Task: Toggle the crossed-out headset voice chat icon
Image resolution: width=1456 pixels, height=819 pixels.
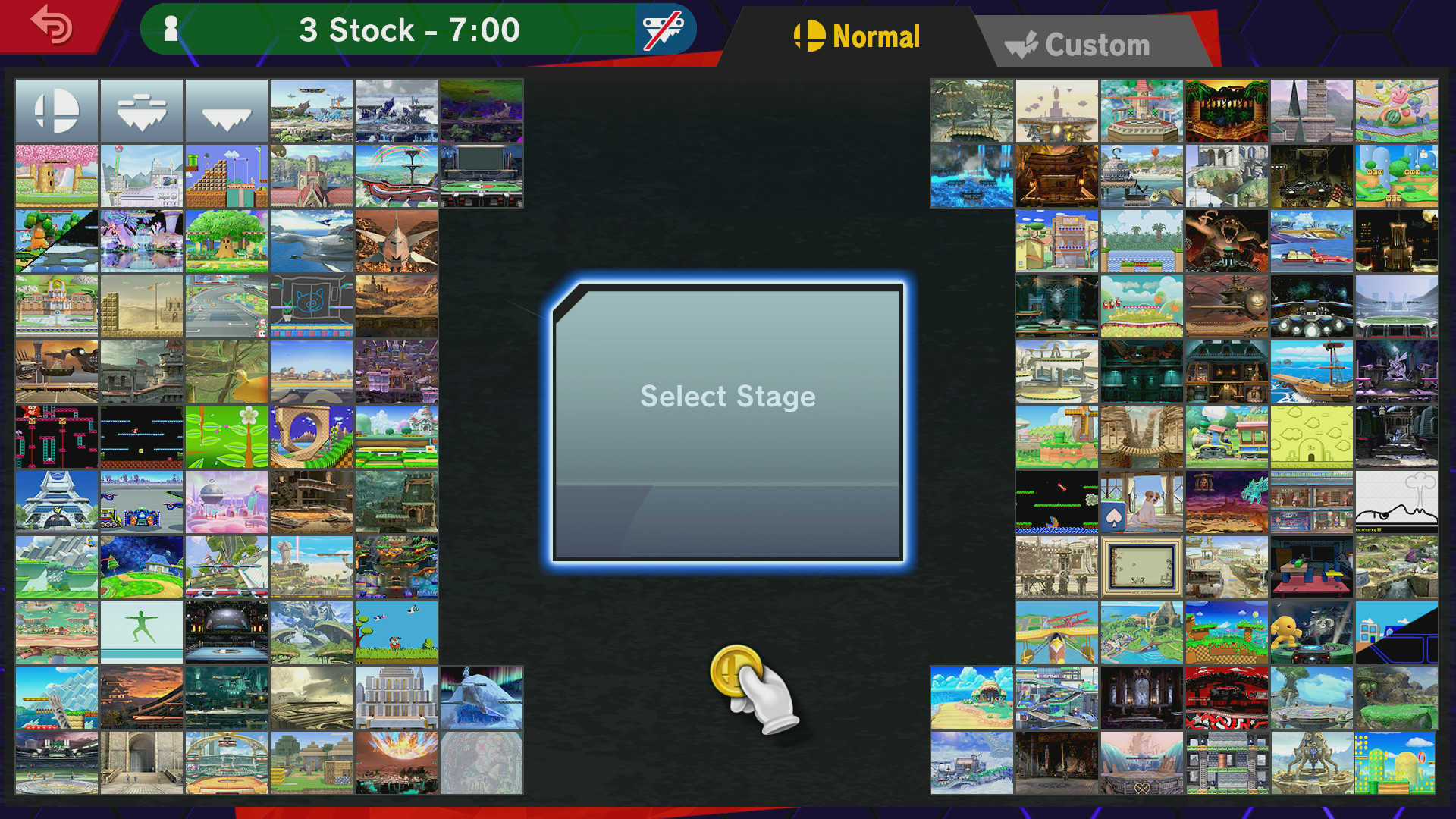Action: point(663,29)
